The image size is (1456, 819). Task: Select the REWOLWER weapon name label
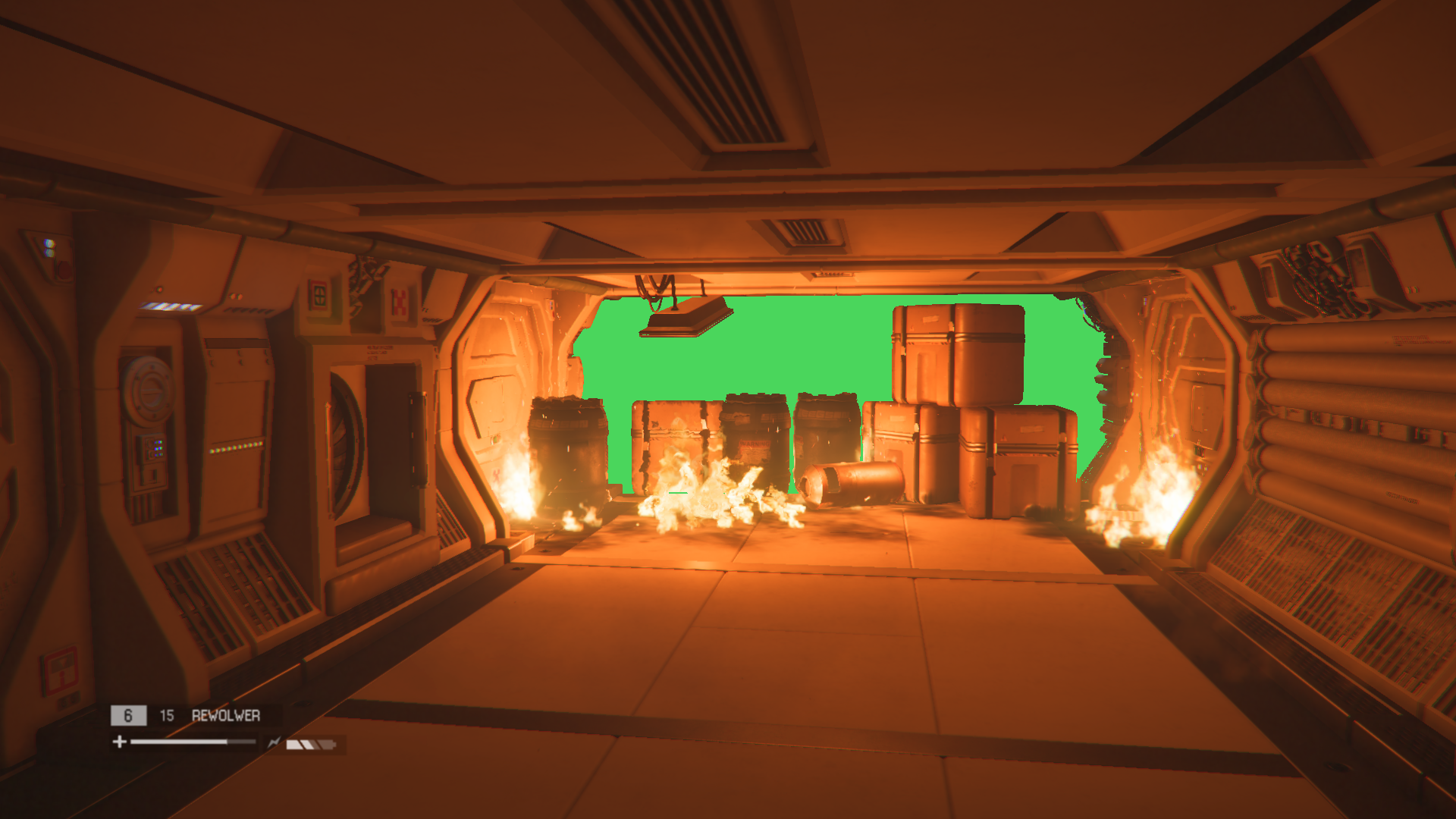(x=226, y=714)
